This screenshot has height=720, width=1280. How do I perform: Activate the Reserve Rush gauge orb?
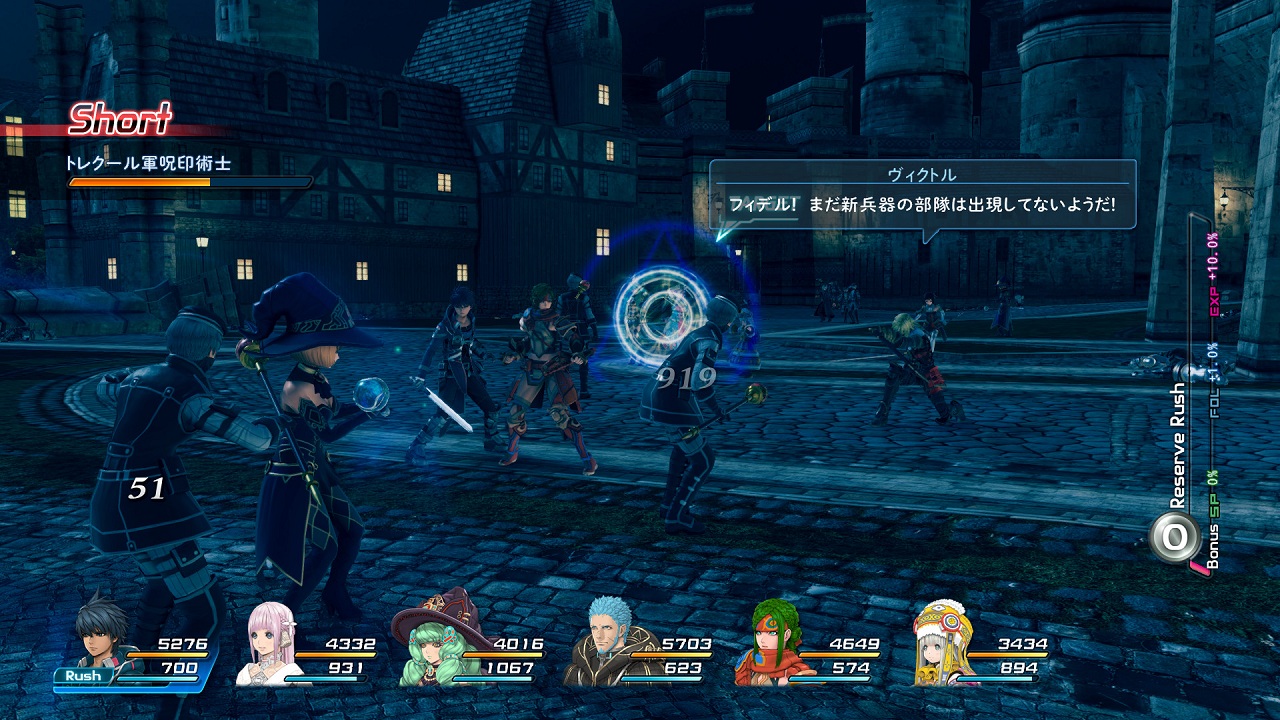pyautogui.click(x=1175, y=536)
